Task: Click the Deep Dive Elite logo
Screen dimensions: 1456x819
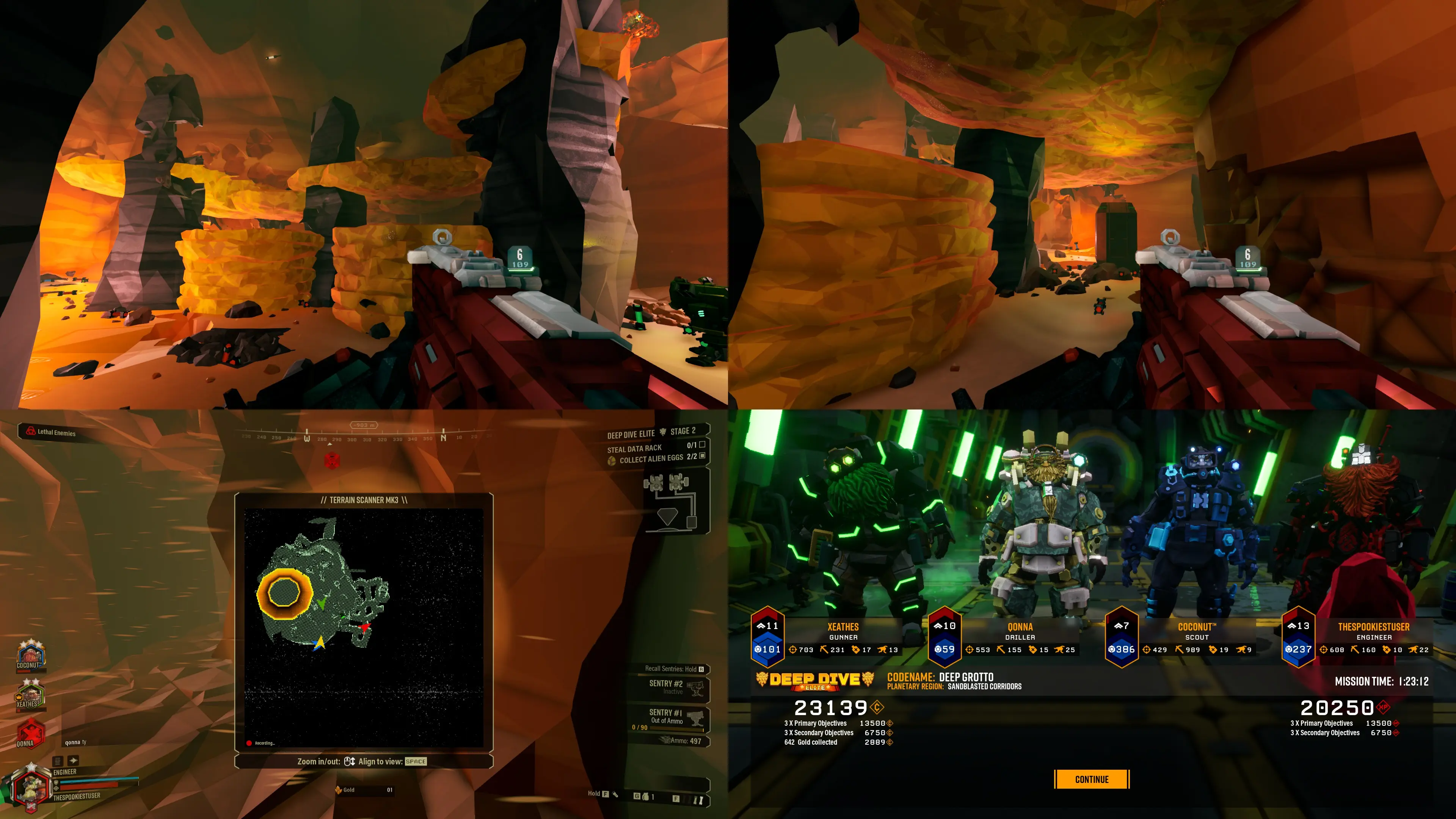Action: tap(814, 680)
